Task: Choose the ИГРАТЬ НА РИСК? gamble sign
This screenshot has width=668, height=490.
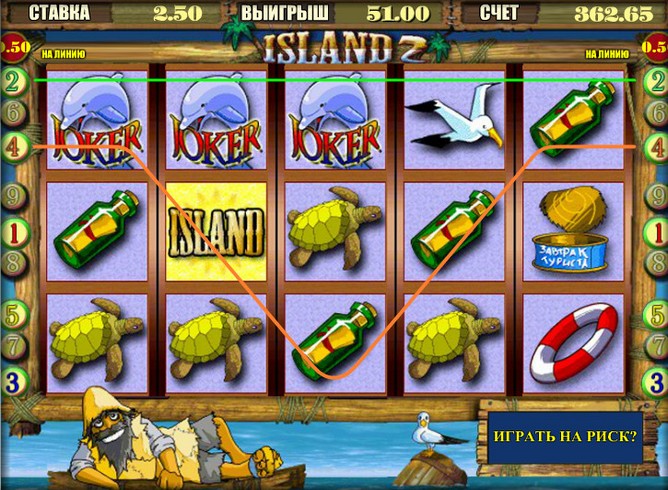Action: (564, 436)
